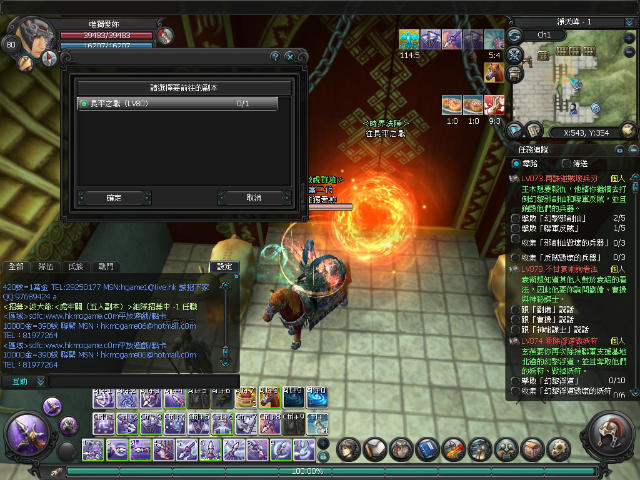Open help for the dungeon selection window
Screen dimensions: 640x480
tap(274, 56)
